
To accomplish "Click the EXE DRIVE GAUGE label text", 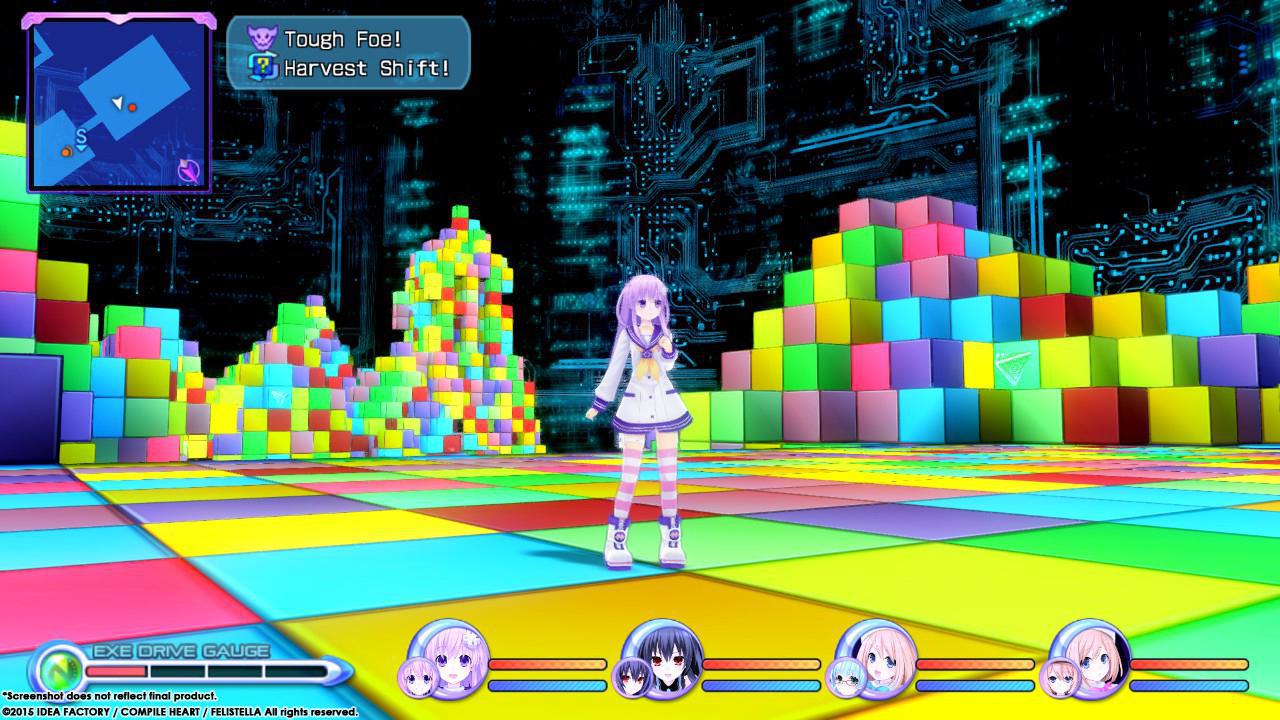I will coord(178,648).
